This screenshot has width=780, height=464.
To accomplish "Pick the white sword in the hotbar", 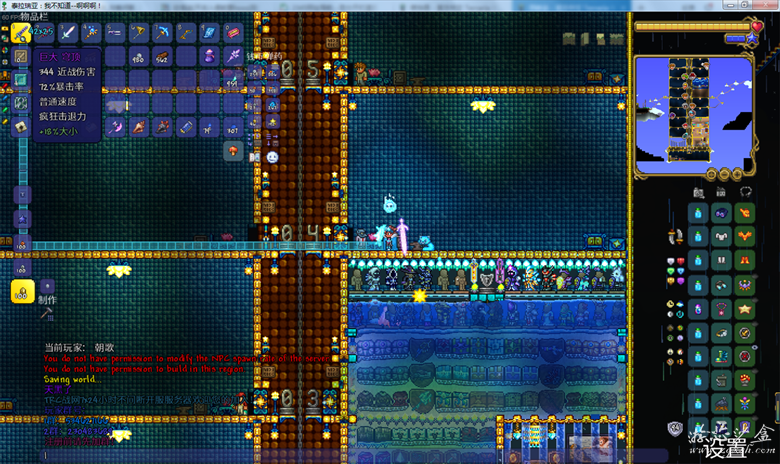I will 67,33.
